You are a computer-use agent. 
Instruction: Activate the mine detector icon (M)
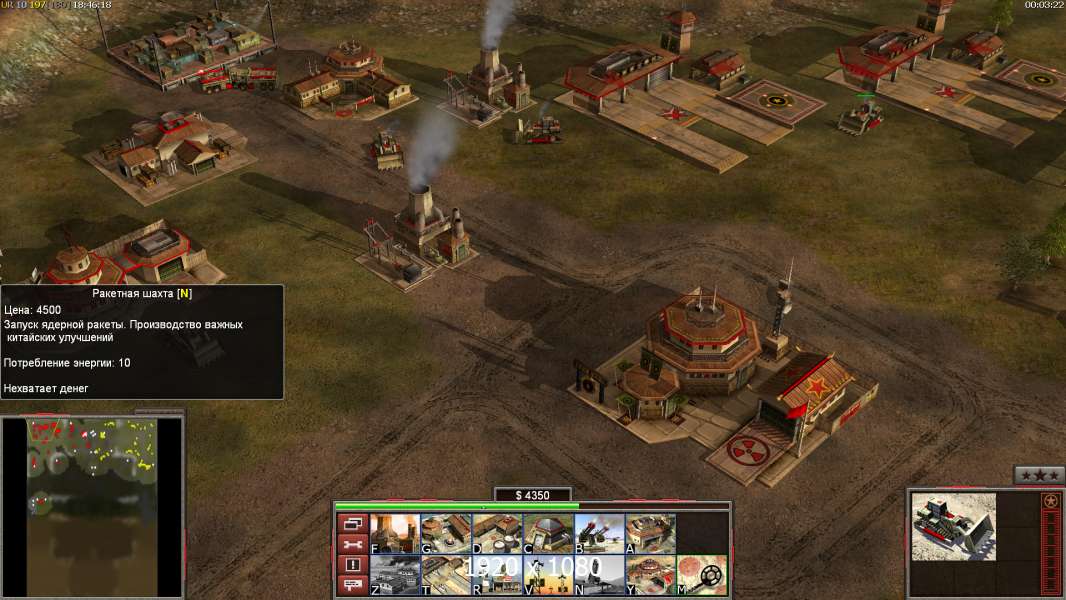(x=701, y=575)
